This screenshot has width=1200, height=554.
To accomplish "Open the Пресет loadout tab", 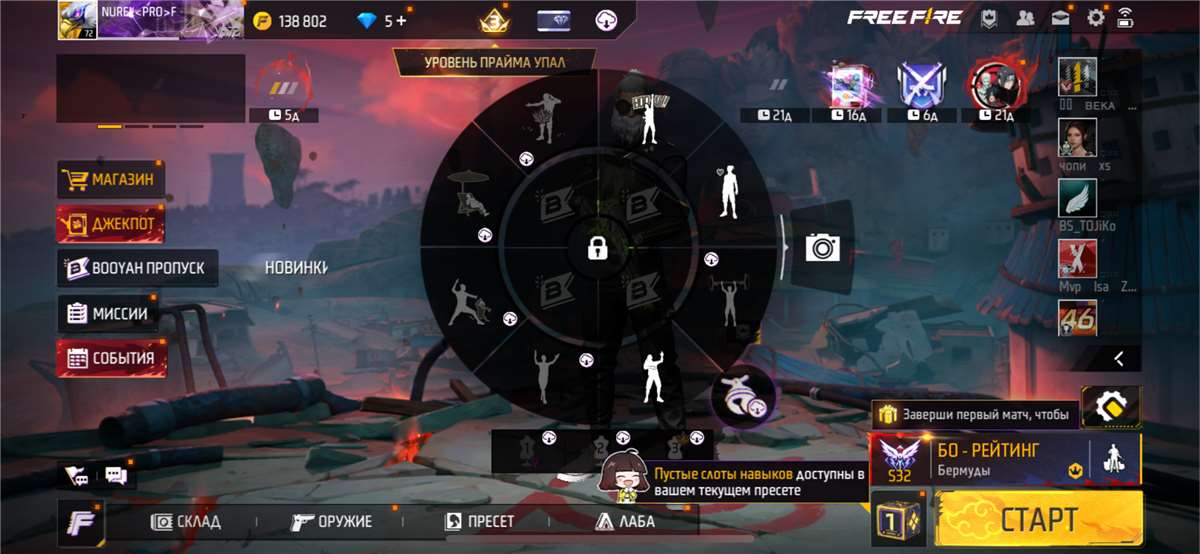I will [x=480, y=521].
